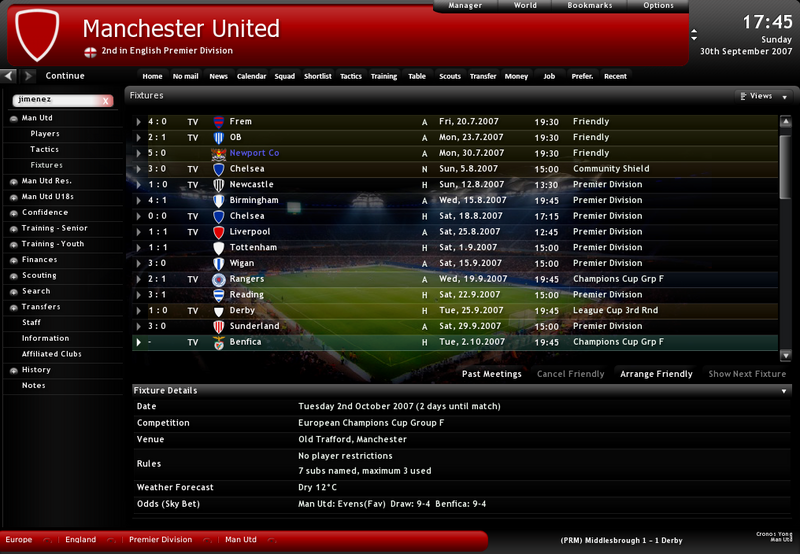The height and width of the screenshot is (554, 800).
Task: Open Man Utd Res. in sidebar
Action: tap(47, 181)
